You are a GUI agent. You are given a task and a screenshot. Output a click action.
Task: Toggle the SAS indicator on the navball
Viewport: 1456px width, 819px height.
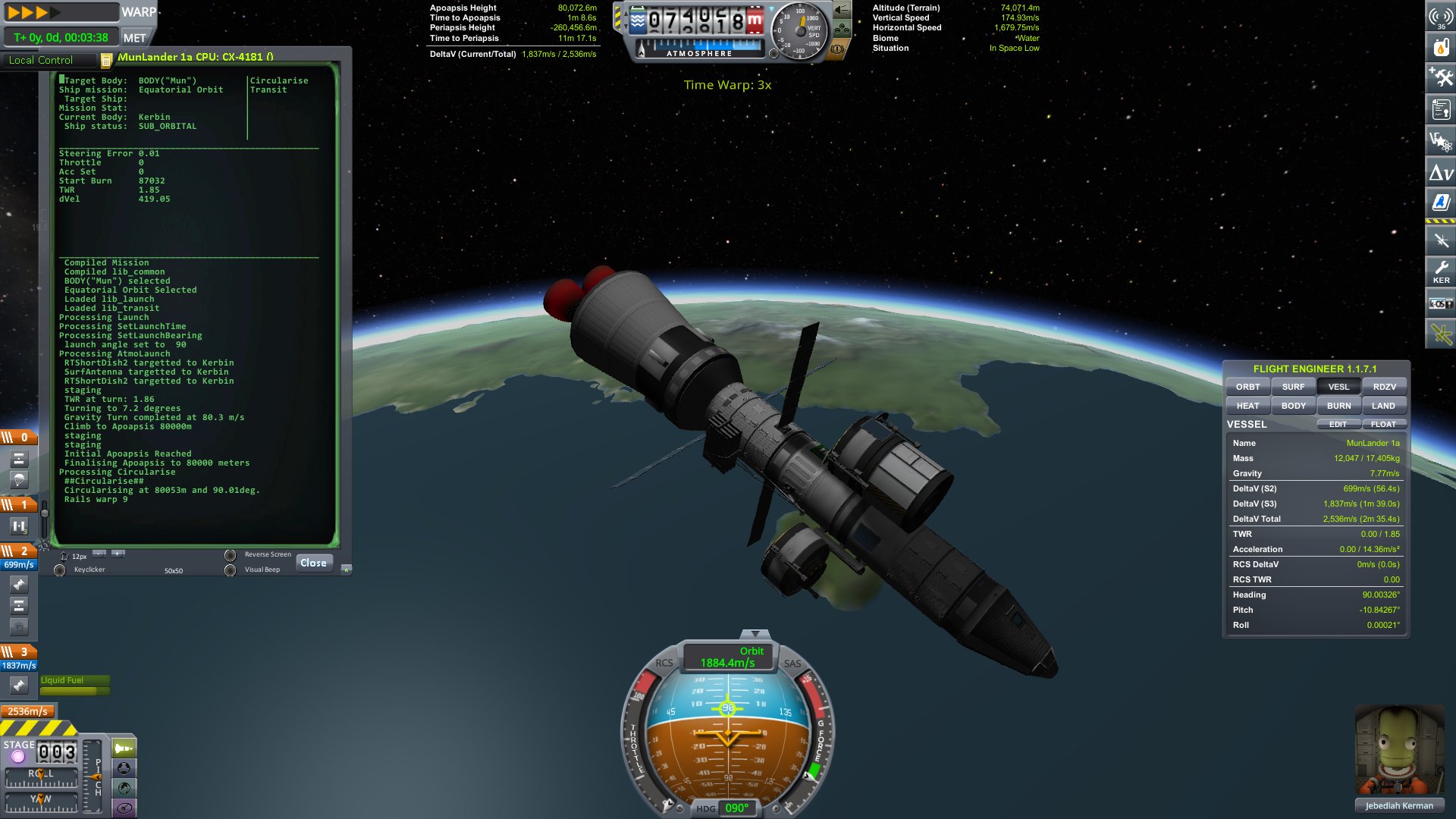pyautogui.click(x=792, y=664)
